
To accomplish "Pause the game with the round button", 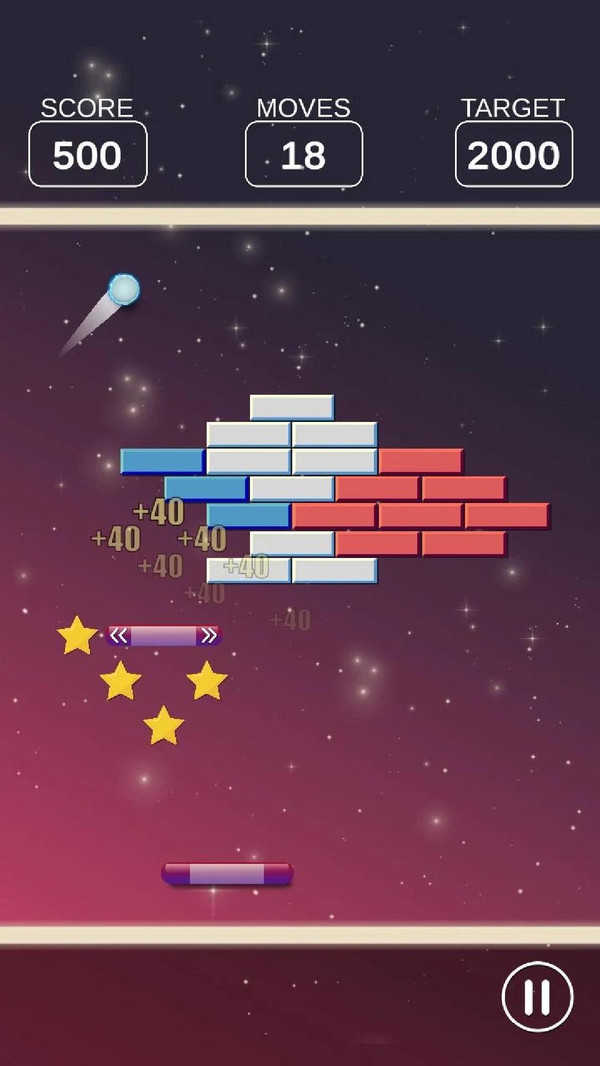I will [x=537, y=996].
